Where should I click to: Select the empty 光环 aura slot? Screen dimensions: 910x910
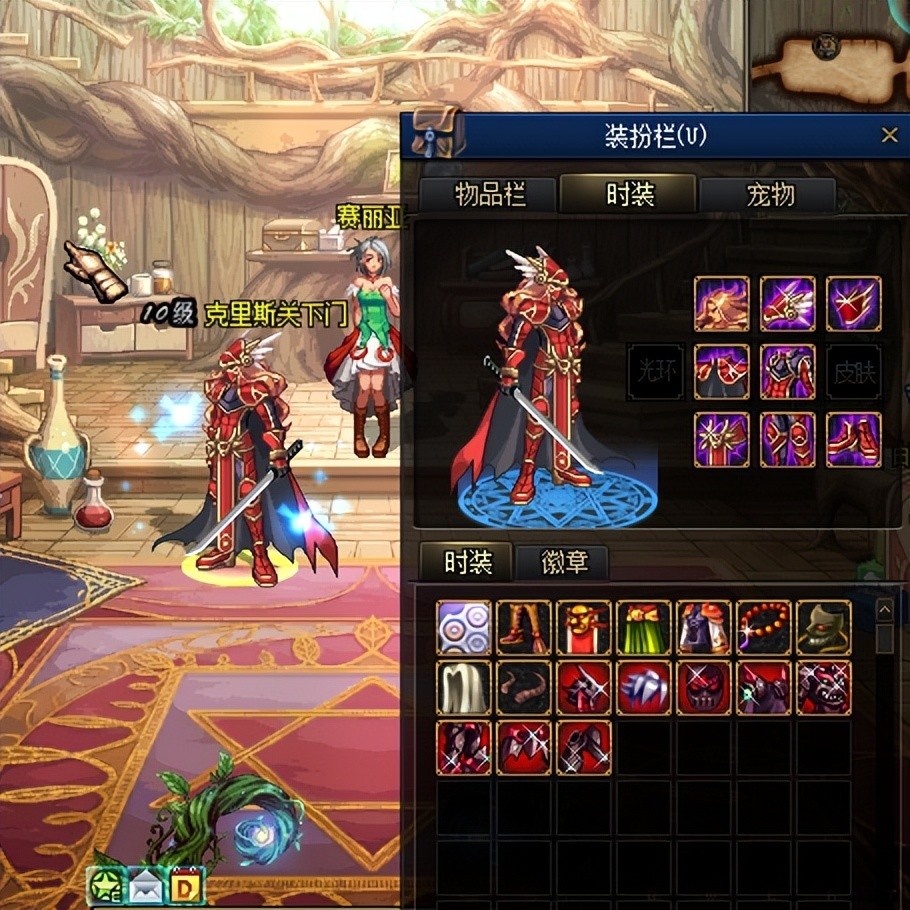coord(653,371)
